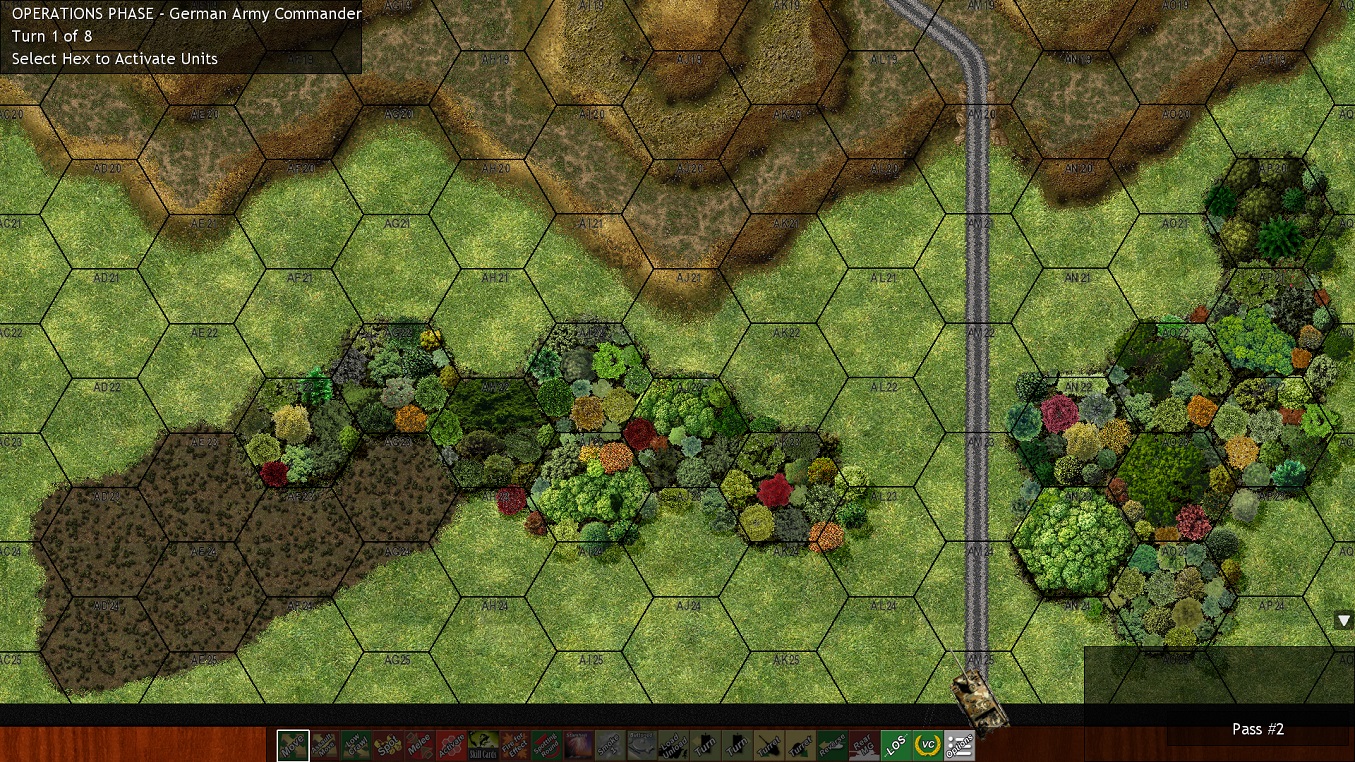
Task: Open the Skill Cards panel
Action: [x=483, y=746]
